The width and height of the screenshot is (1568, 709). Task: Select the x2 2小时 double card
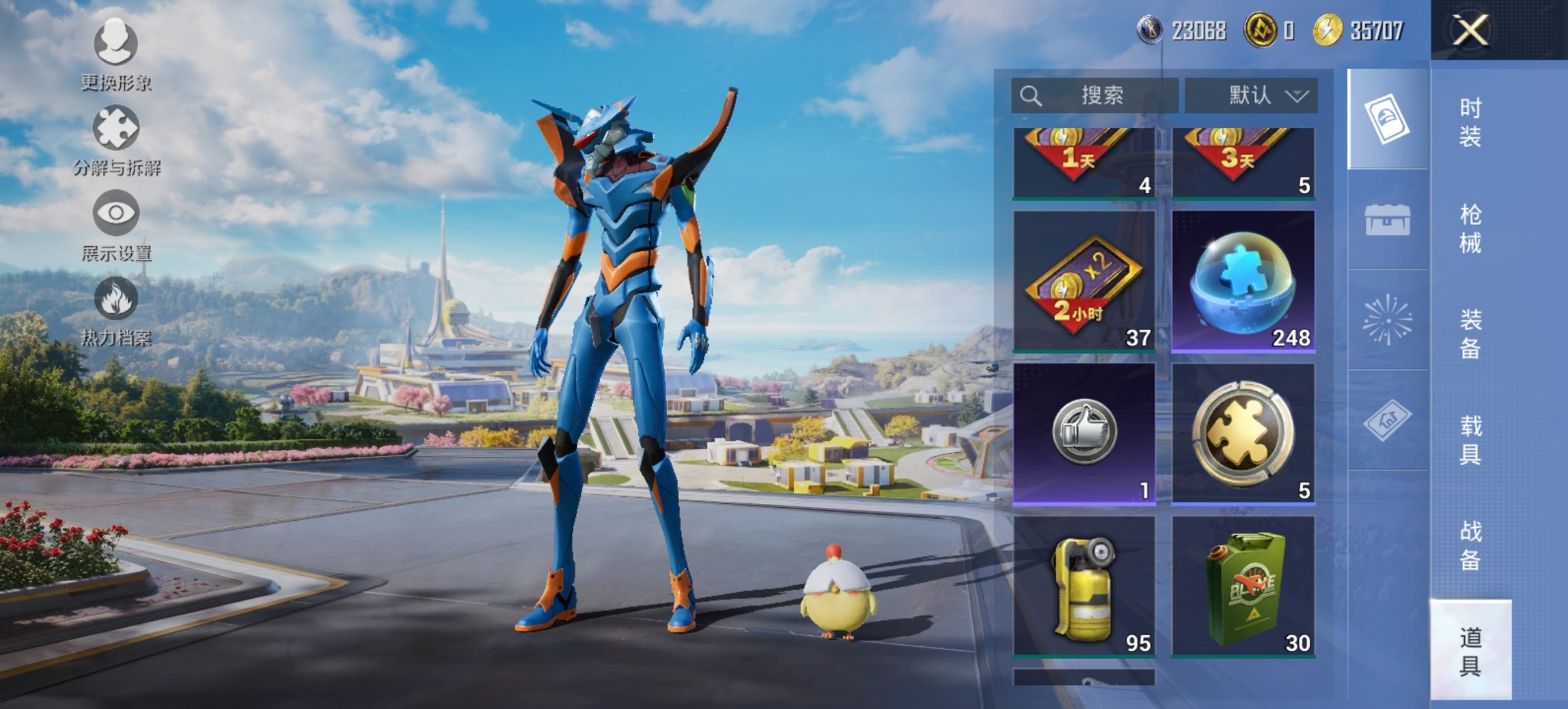click(x=1084, y=281)
